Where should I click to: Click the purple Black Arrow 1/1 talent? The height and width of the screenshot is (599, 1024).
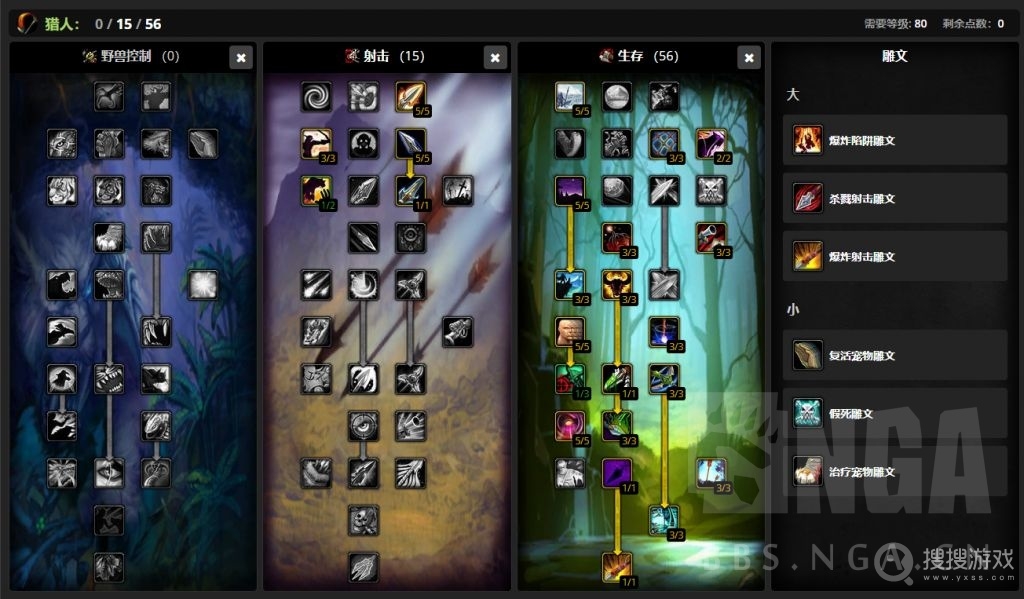tap(617, 473)
